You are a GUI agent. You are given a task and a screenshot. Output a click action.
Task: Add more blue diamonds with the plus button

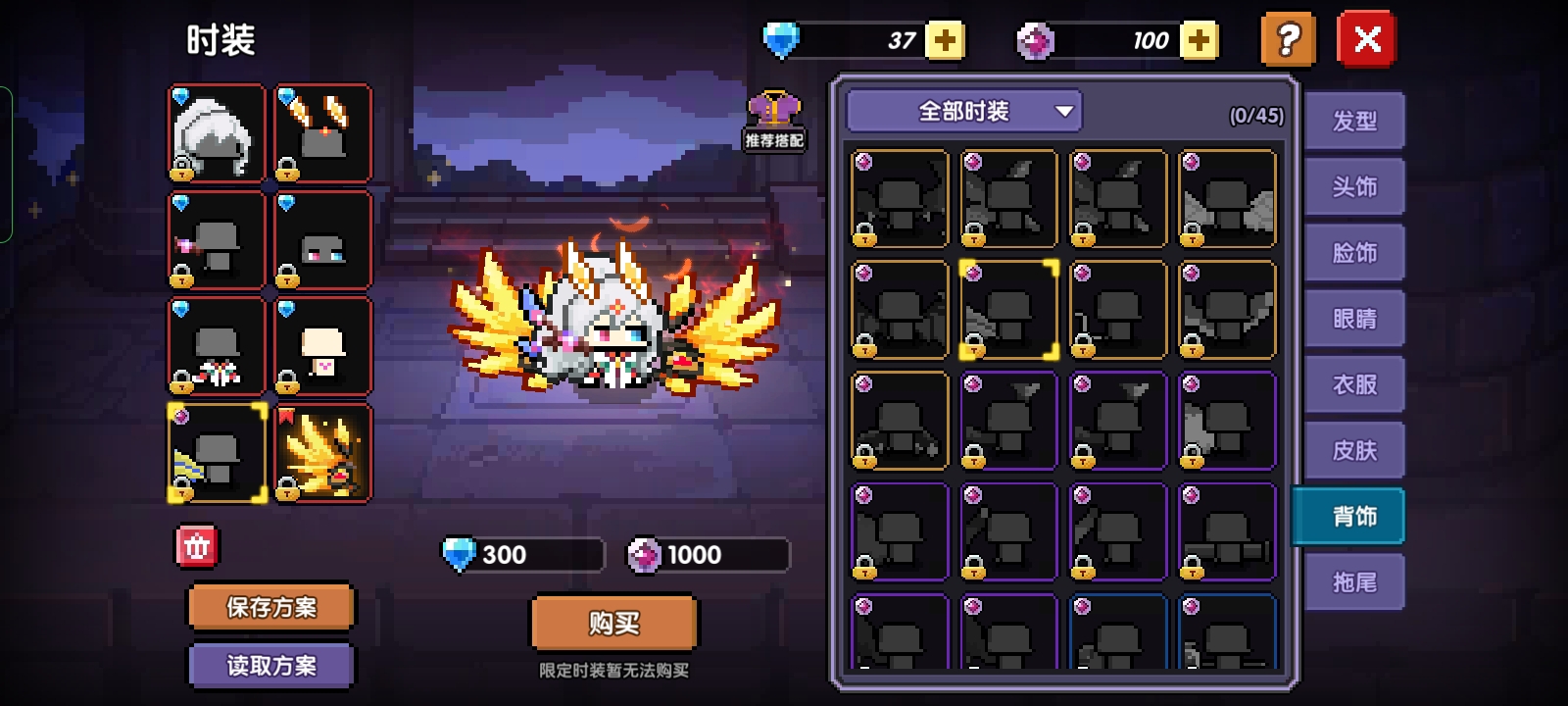coord(945,40)
